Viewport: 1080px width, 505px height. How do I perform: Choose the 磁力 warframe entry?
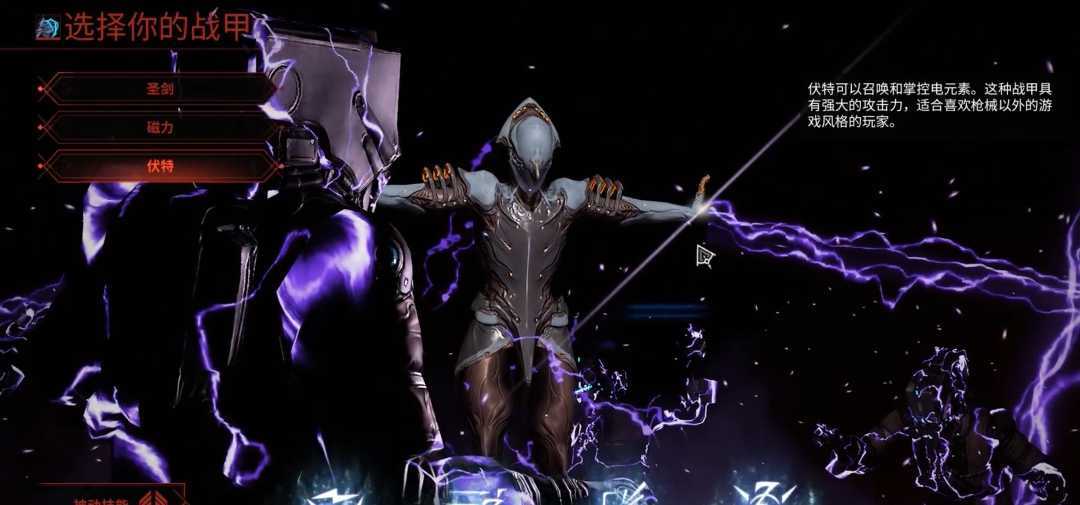[160, 127]
